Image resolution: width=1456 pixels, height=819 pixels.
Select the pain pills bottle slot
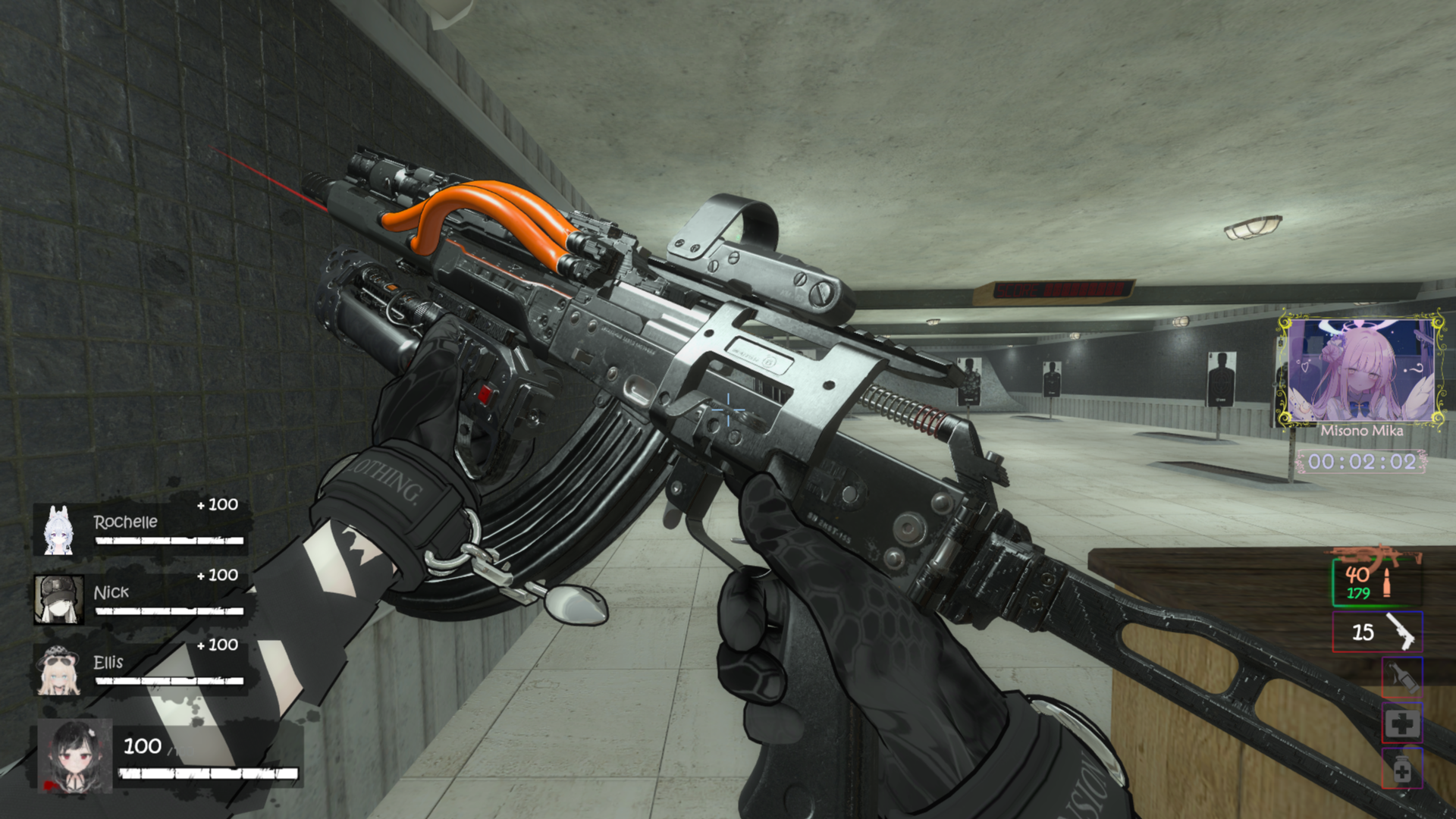[x=1401, y=769]
